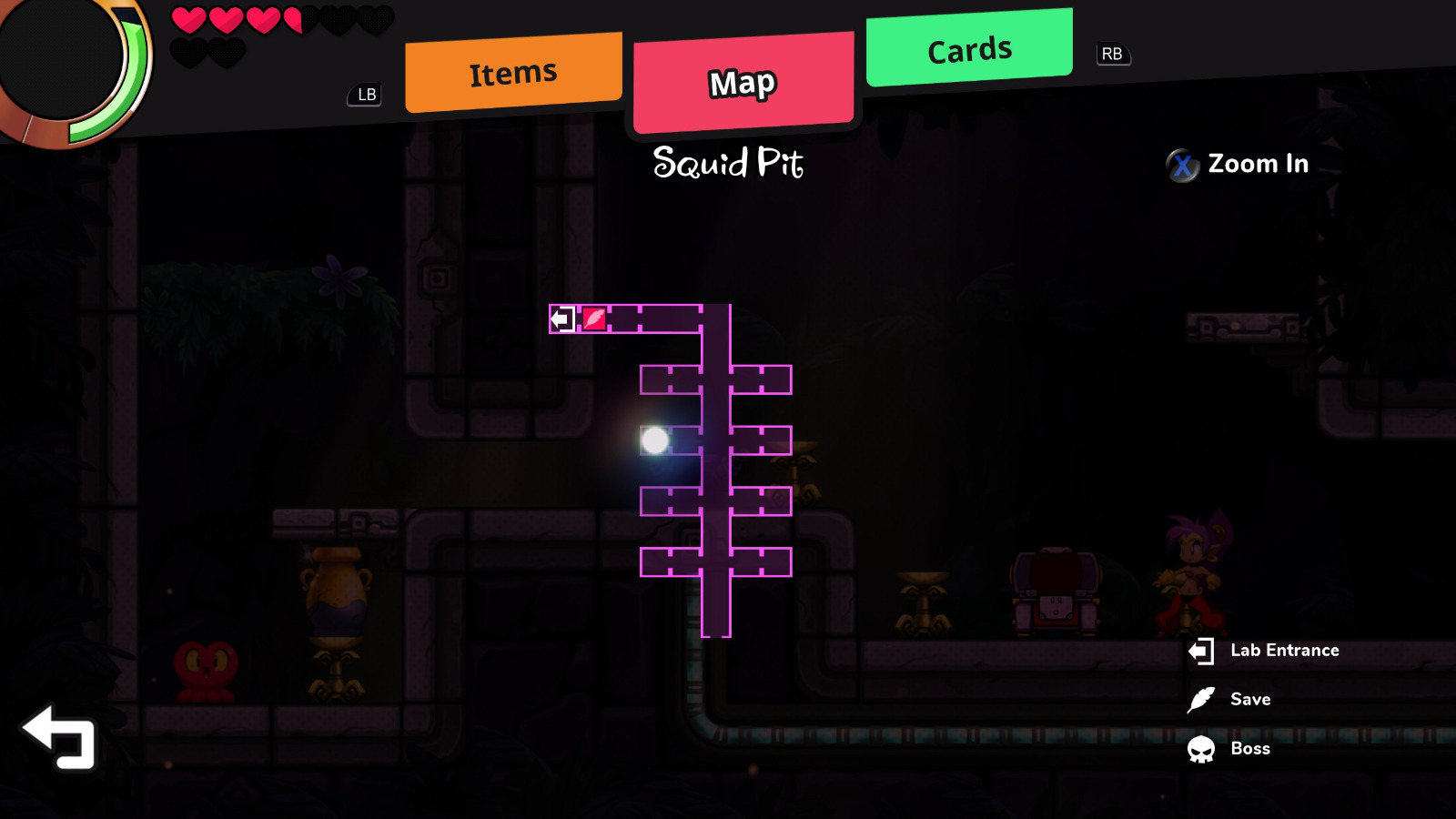
Task: Click the half-filled pink heart in the health bar
Action: point(296,18)
